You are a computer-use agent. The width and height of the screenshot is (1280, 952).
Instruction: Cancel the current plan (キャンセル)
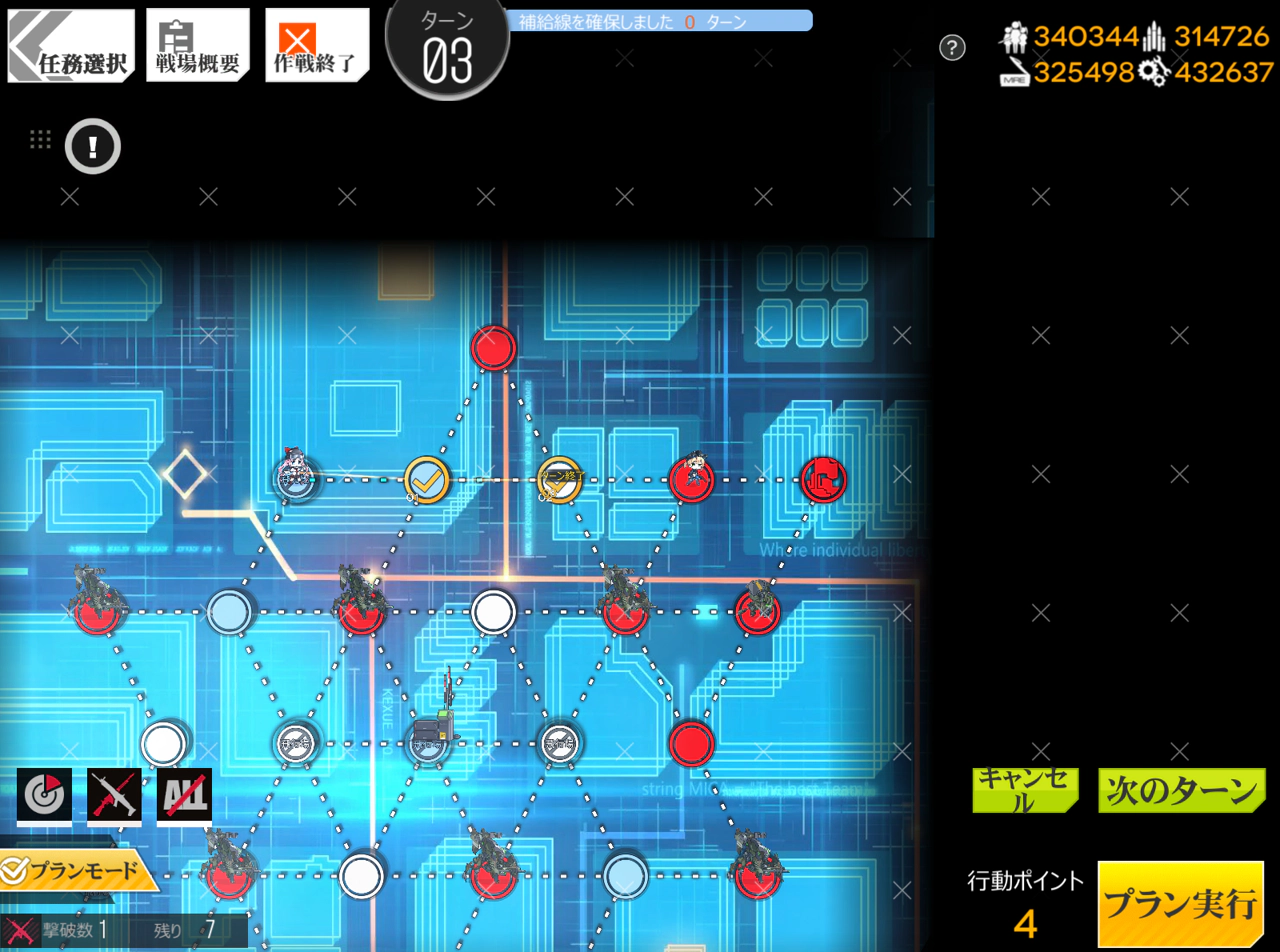[x=1025, y=790]
